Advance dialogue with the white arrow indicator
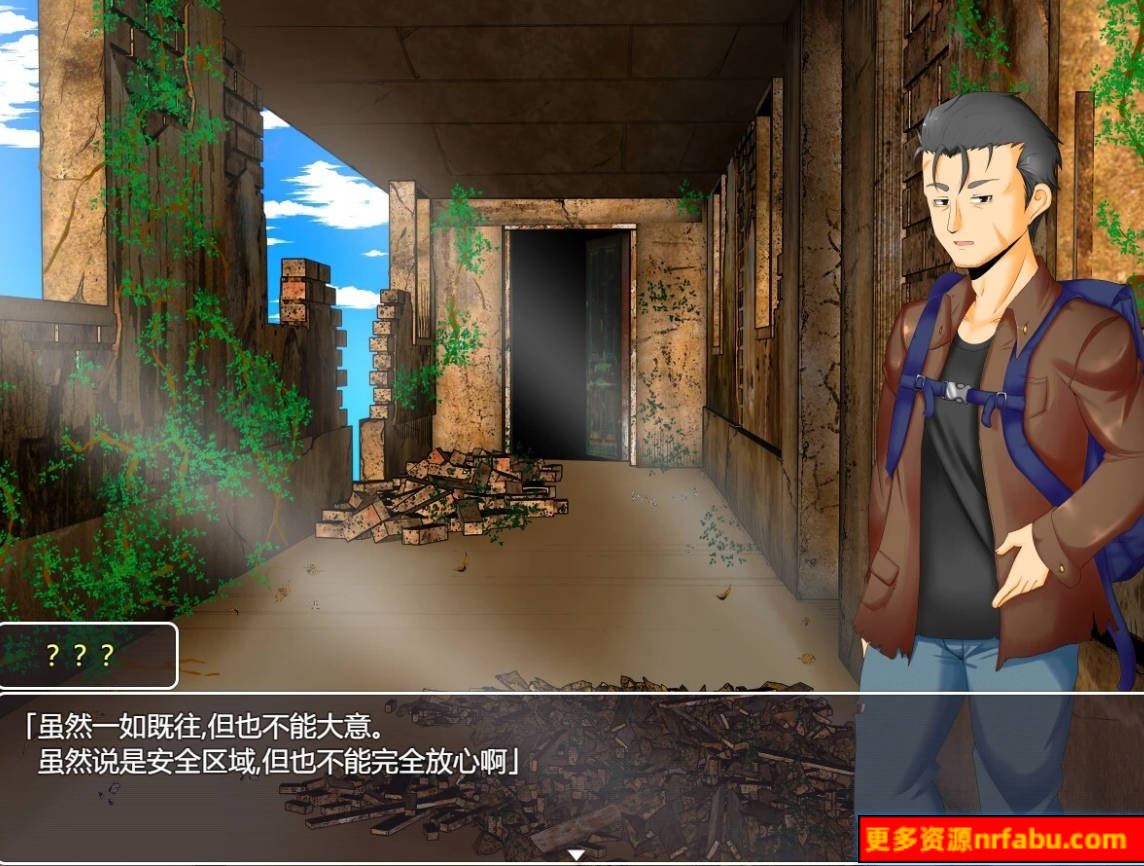1144x866 pixels. coord(576,855)
